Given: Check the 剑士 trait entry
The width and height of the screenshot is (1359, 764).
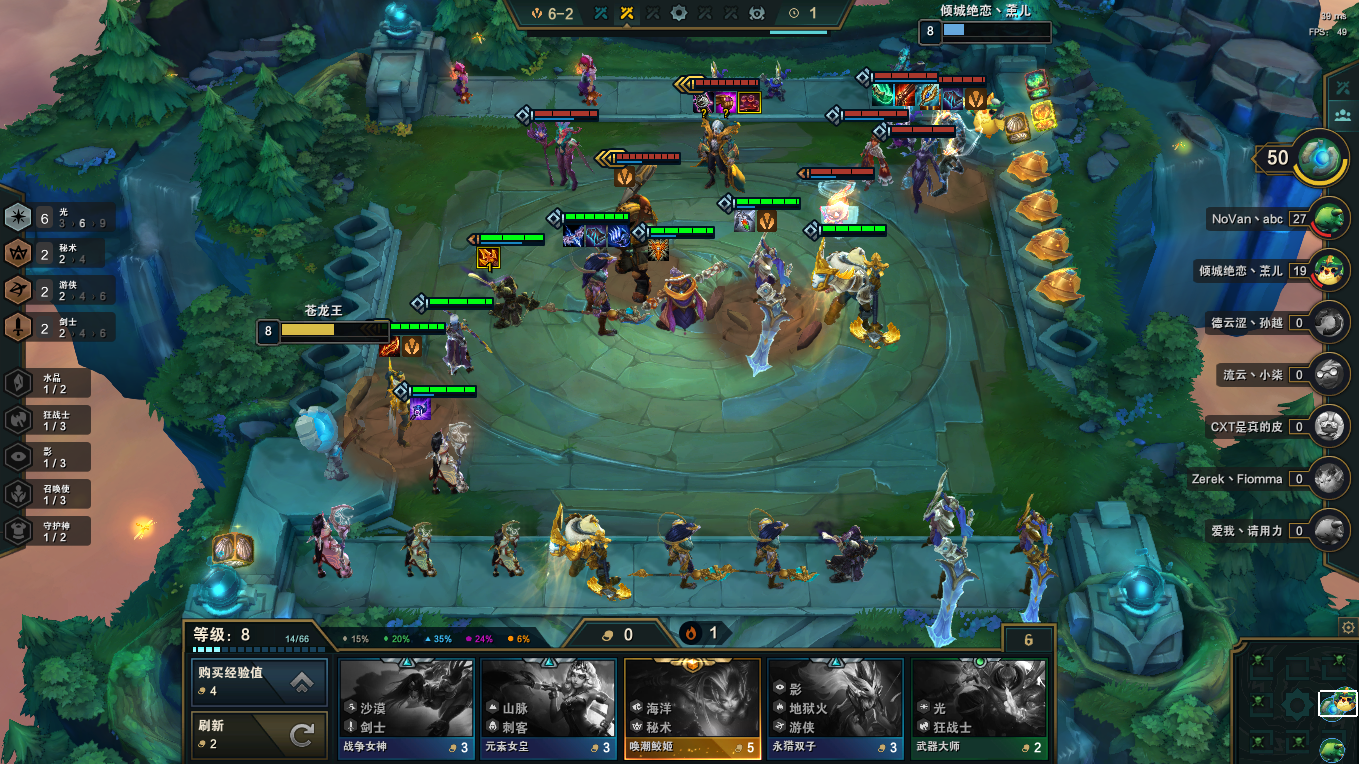Looking at the screenshot, I should tap(58, 327).
